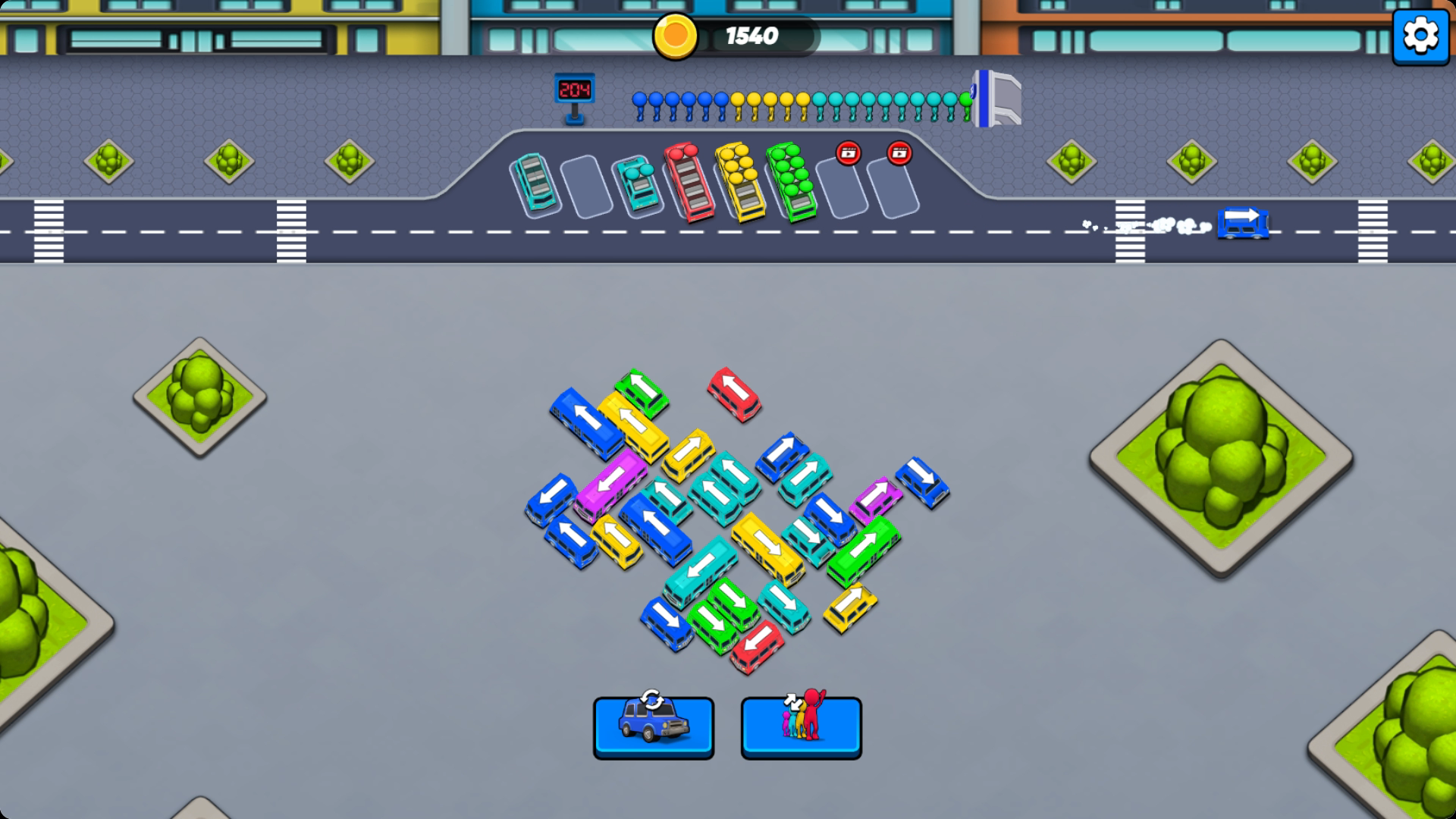The height and width of the screenshot is (819, 1456).
Task: Use the passenger shuffle booster
Action: coord(801,727)
